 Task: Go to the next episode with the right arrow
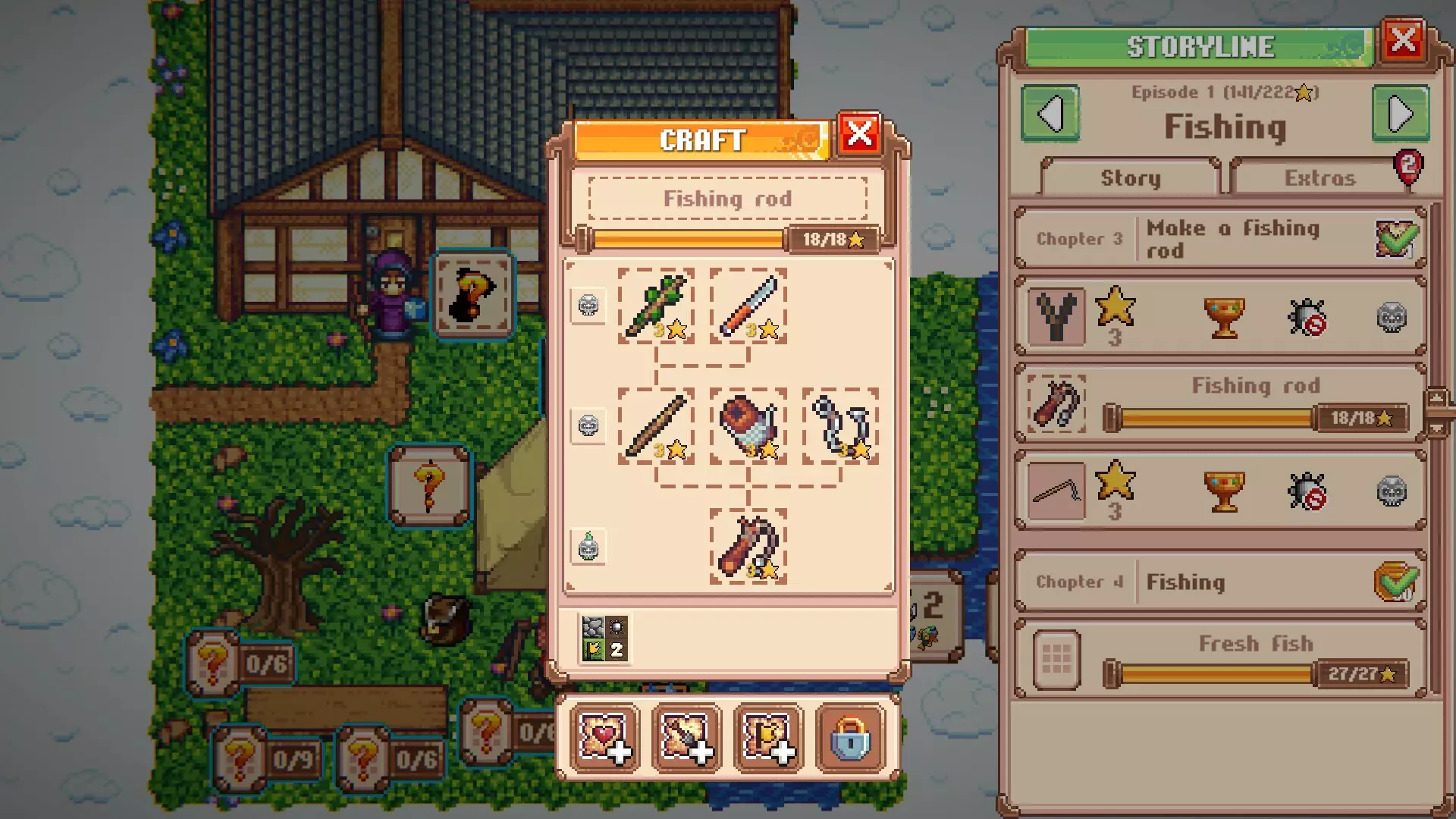(1400, 114)
